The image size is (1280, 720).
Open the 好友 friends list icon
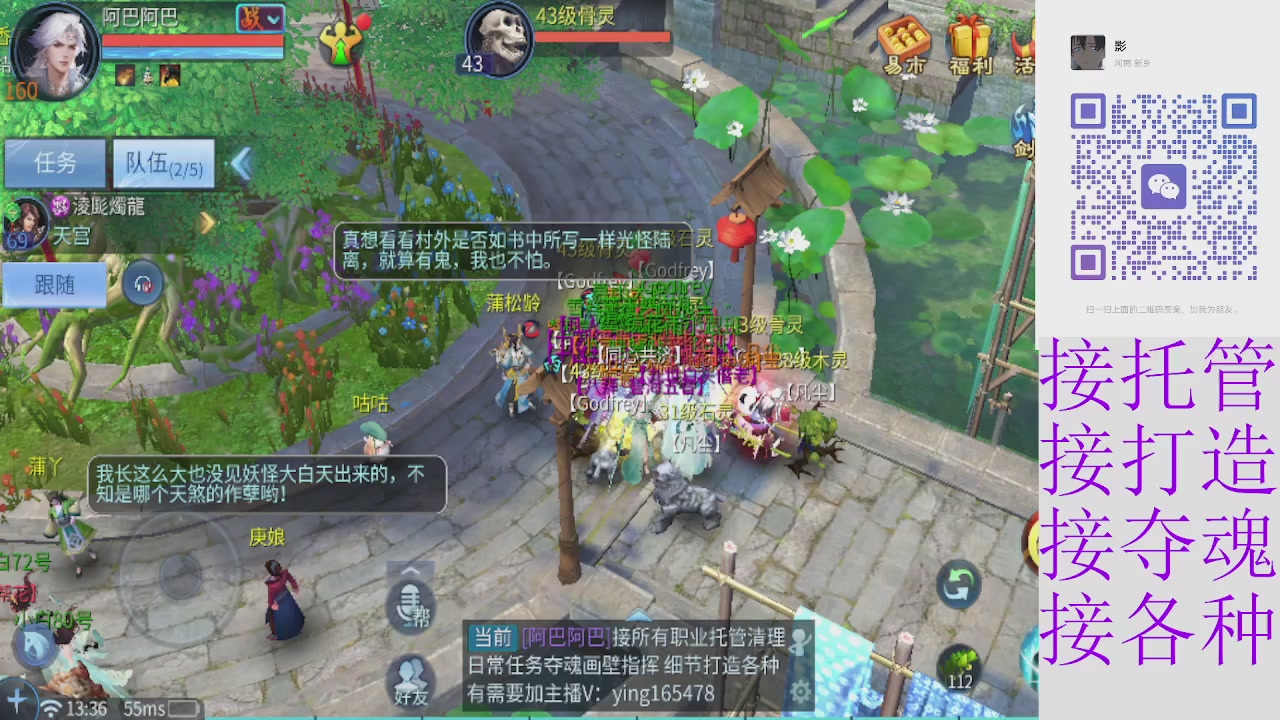point(410,675)
